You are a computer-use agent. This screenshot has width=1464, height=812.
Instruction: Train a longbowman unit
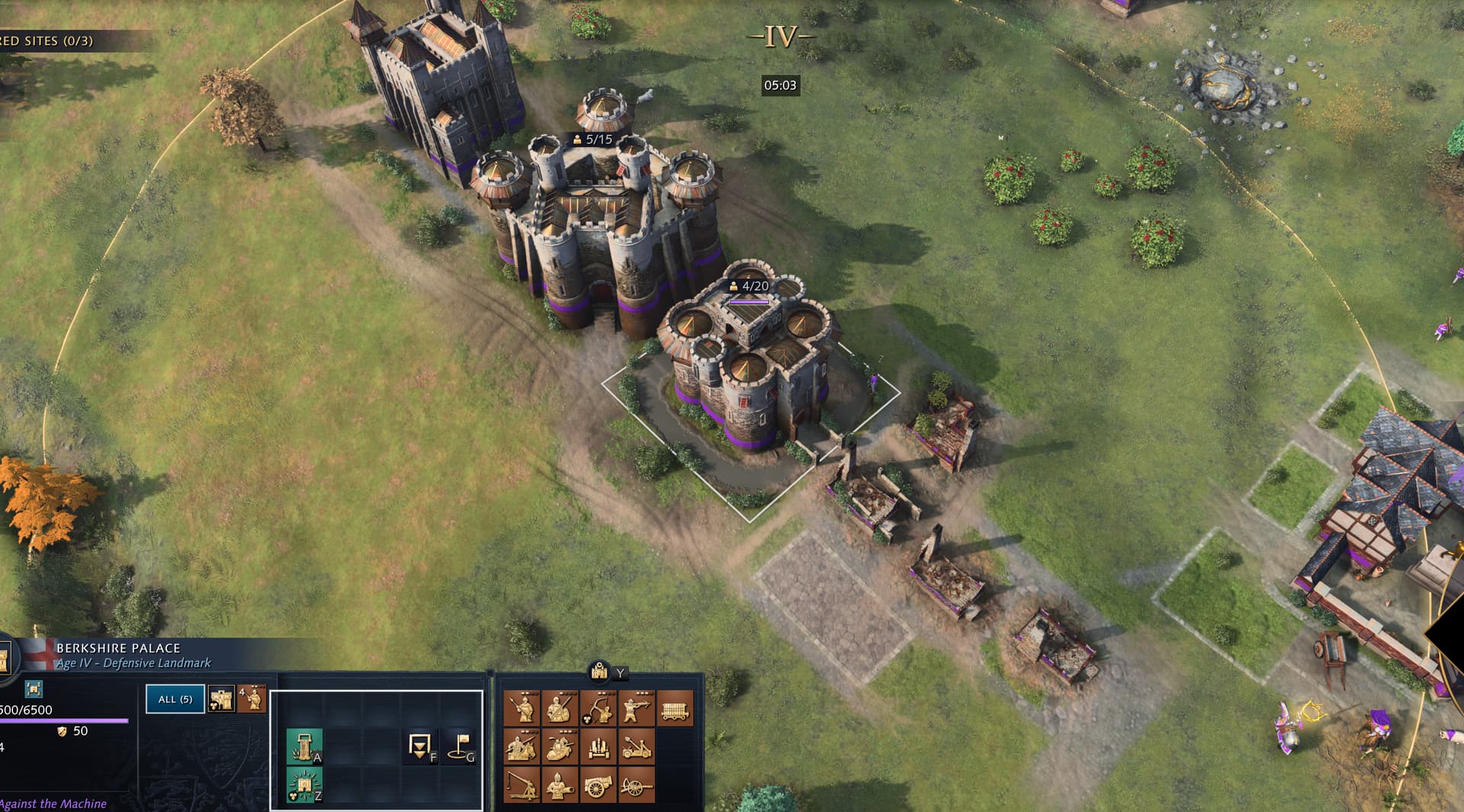(598, 708)
